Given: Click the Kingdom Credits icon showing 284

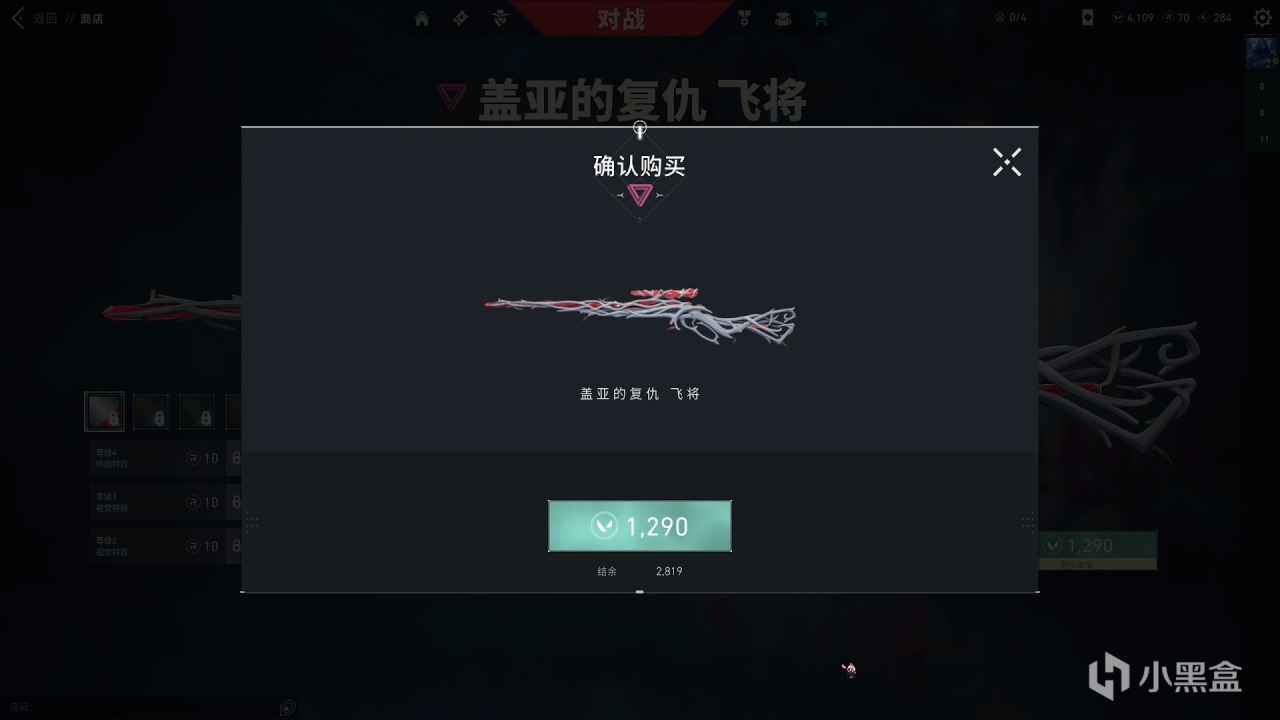Looking at the screenshot, I should tap(1203, 17).
